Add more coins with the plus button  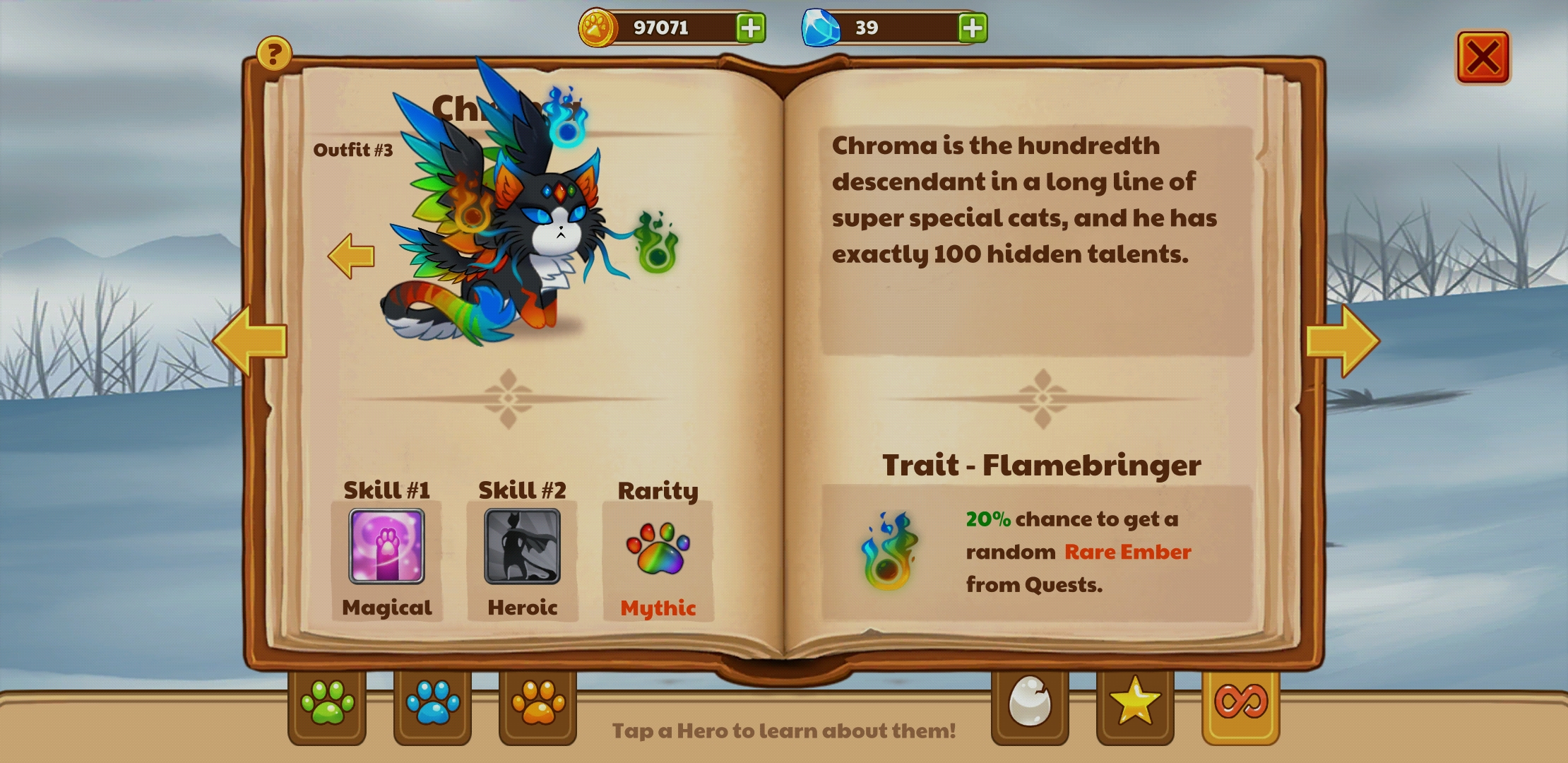click(752, 28)
